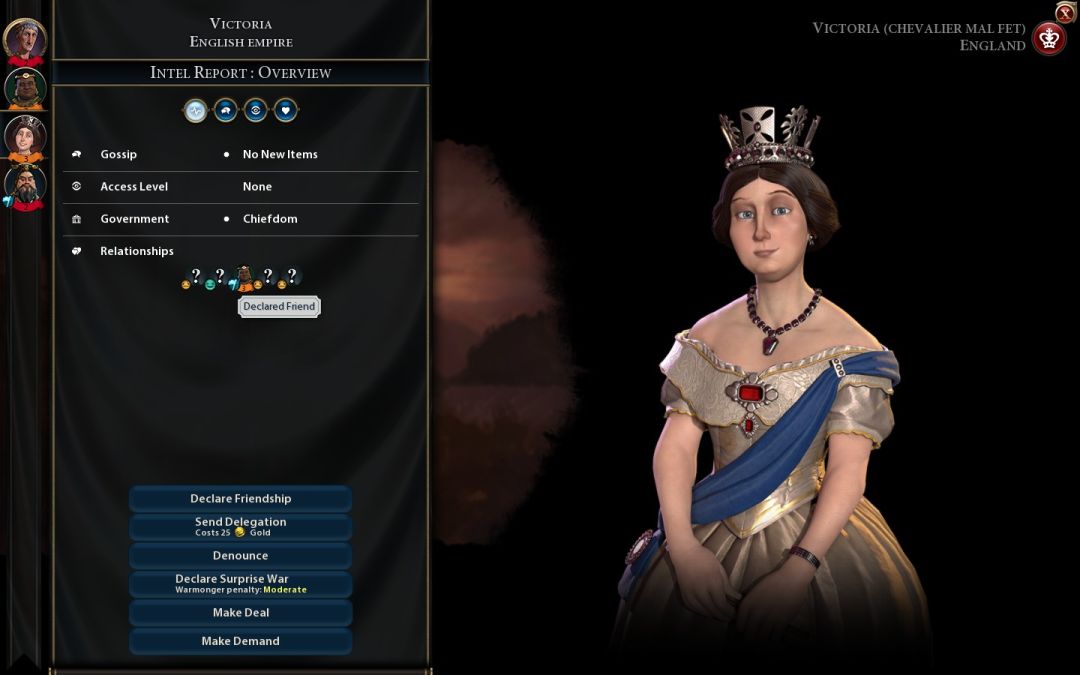The height and width of the screenshot is (675, 1080).
Task: Pick the bearded leader portrait in red
Action: (x=25, y=186)
